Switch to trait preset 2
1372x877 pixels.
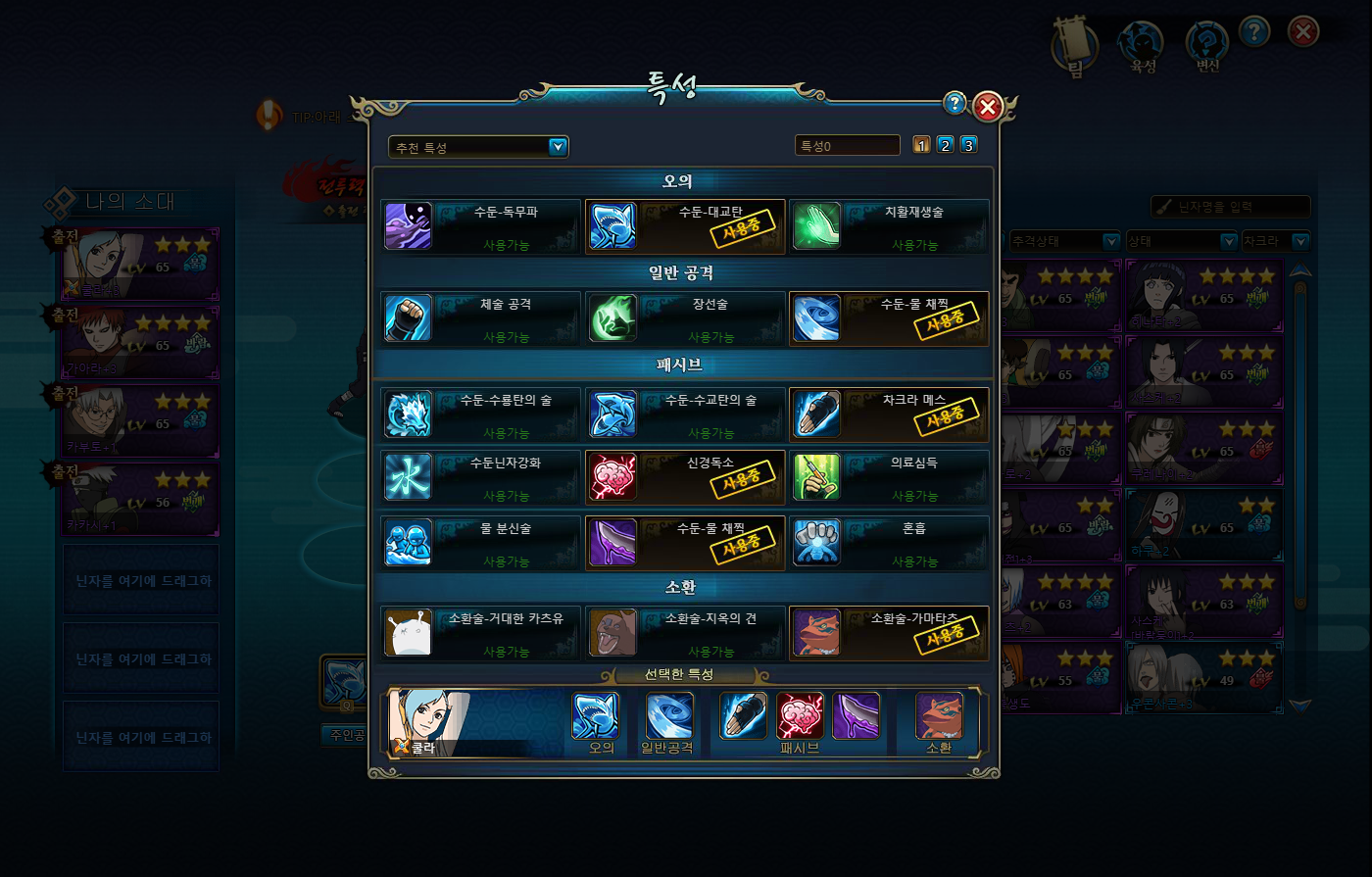[945, 145]
